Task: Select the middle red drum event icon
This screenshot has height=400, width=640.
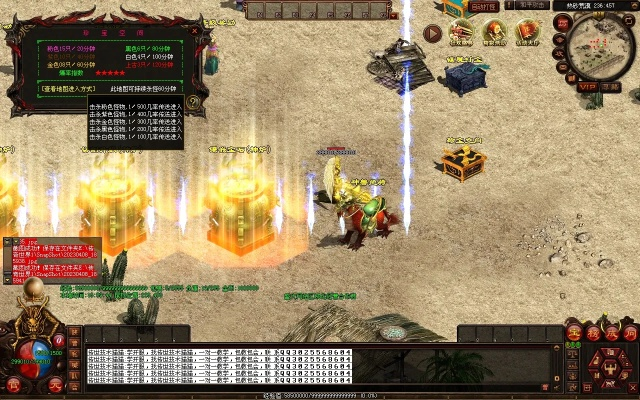Action: (495, 32)
